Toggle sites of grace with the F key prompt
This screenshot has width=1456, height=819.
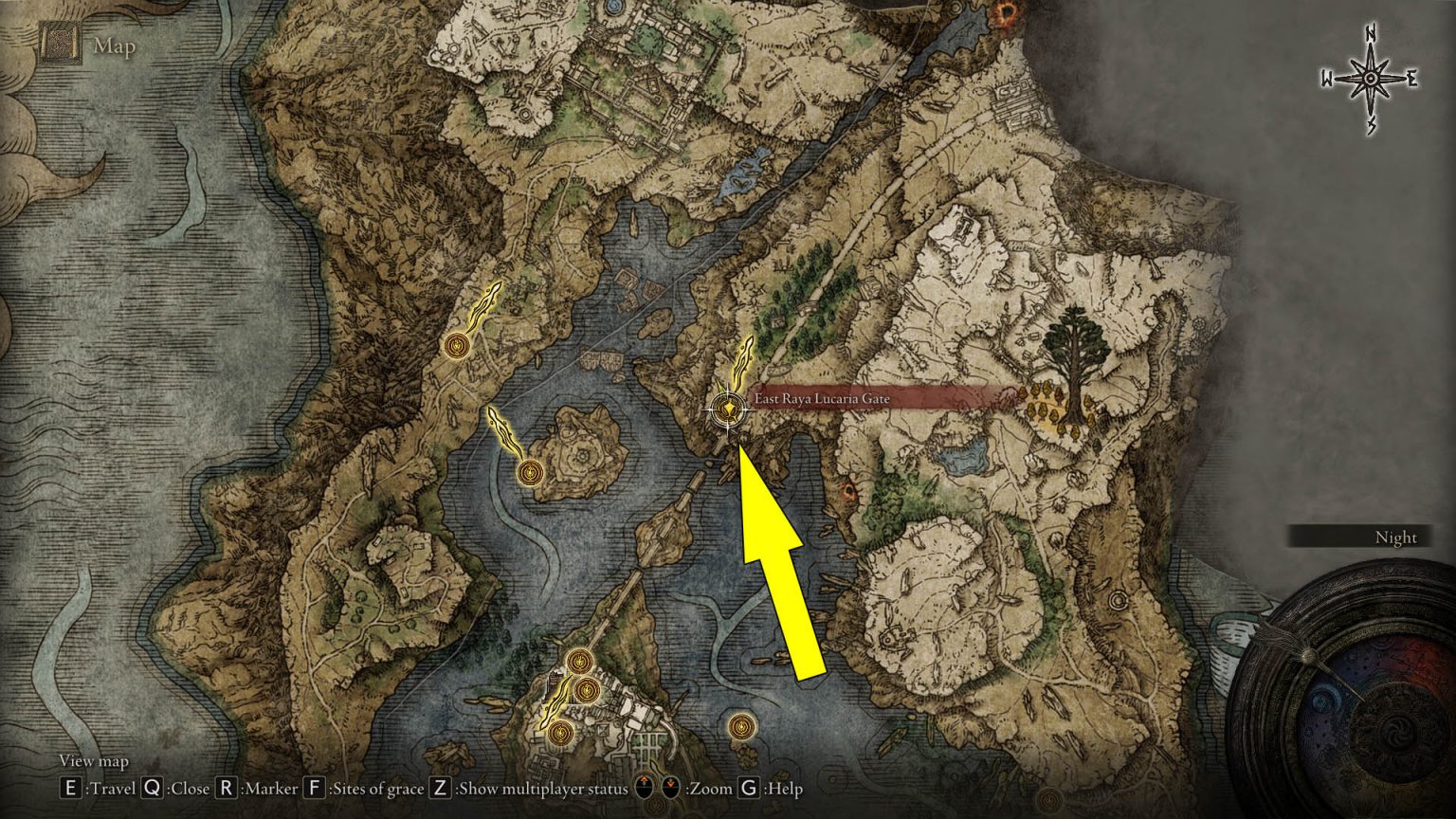coord(313,788)
